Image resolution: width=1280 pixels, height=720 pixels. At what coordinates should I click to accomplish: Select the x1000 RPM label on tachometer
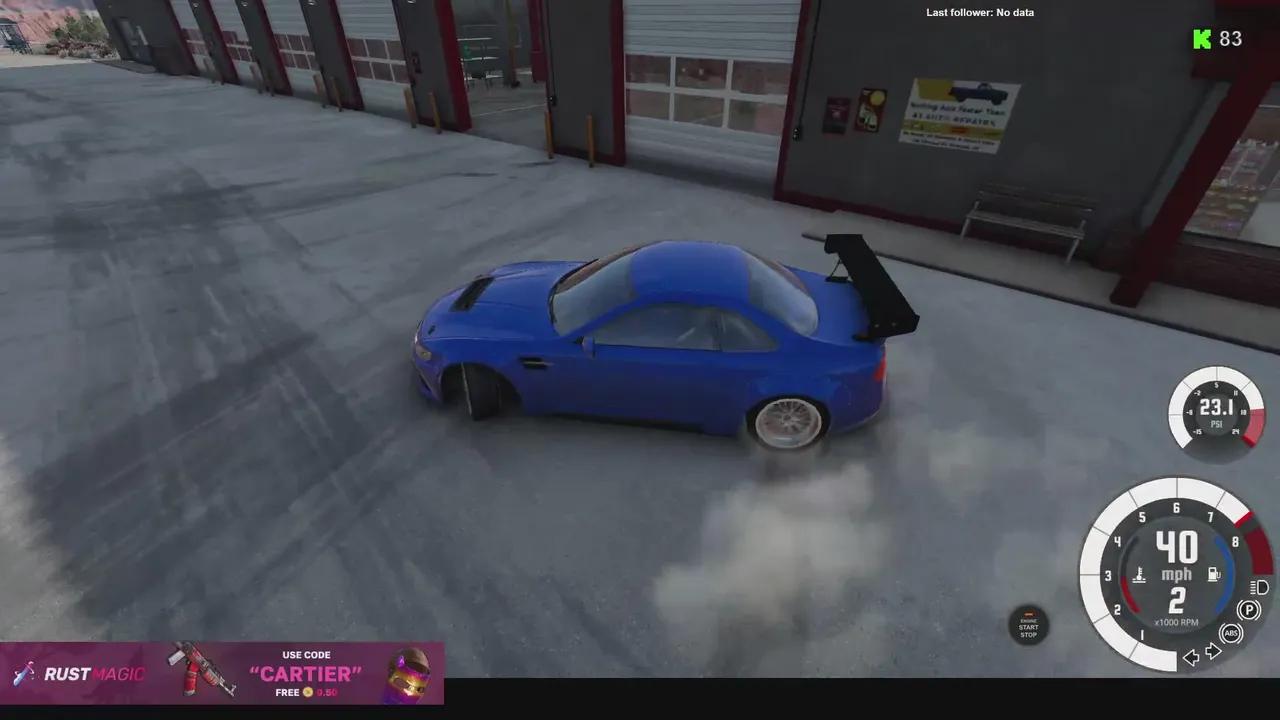click(x=1176, y=622)
